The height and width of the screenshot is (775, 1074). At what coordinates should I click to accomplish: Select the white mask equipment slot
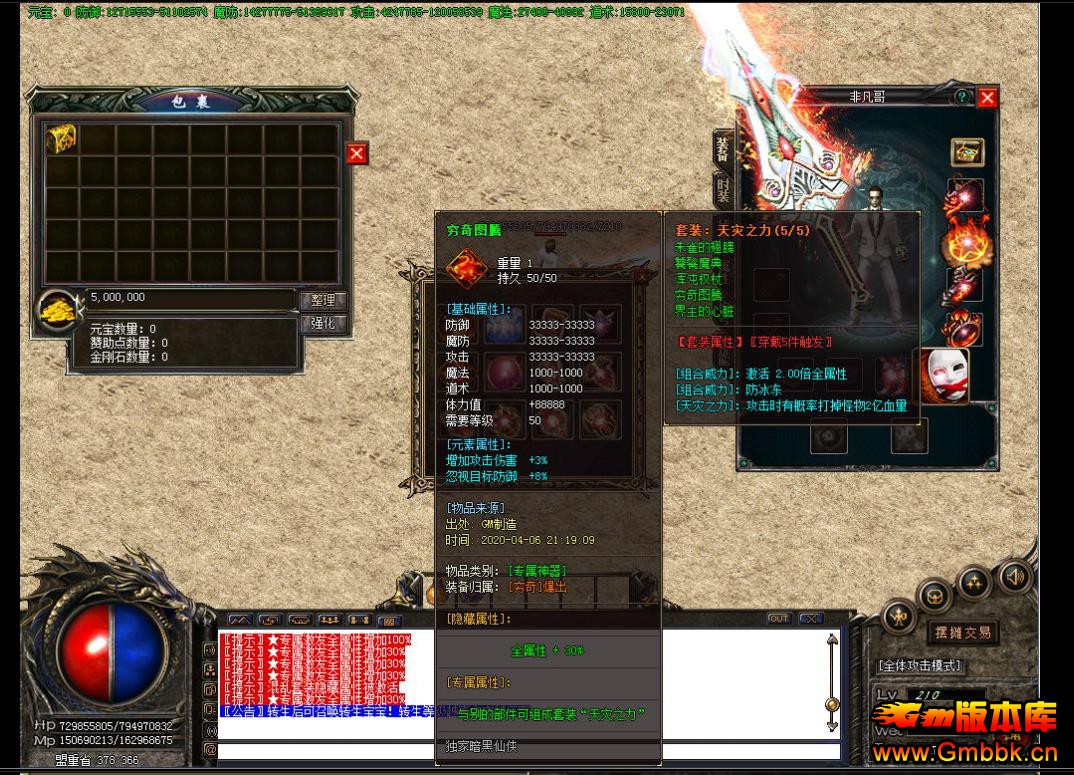(945, 377)
